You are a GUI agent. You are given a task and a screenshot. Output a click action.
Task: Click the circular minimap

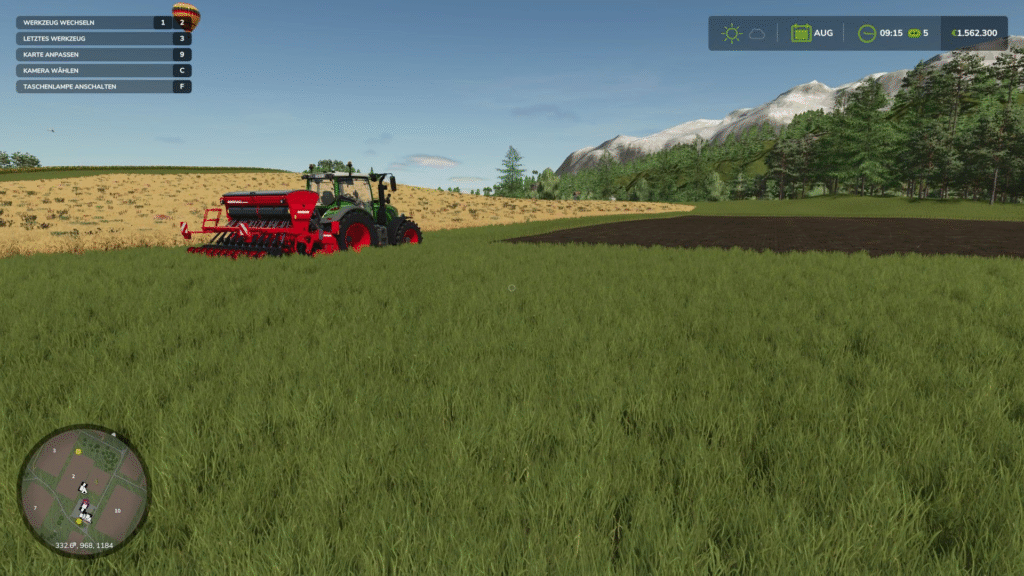[x=84, y=490]
